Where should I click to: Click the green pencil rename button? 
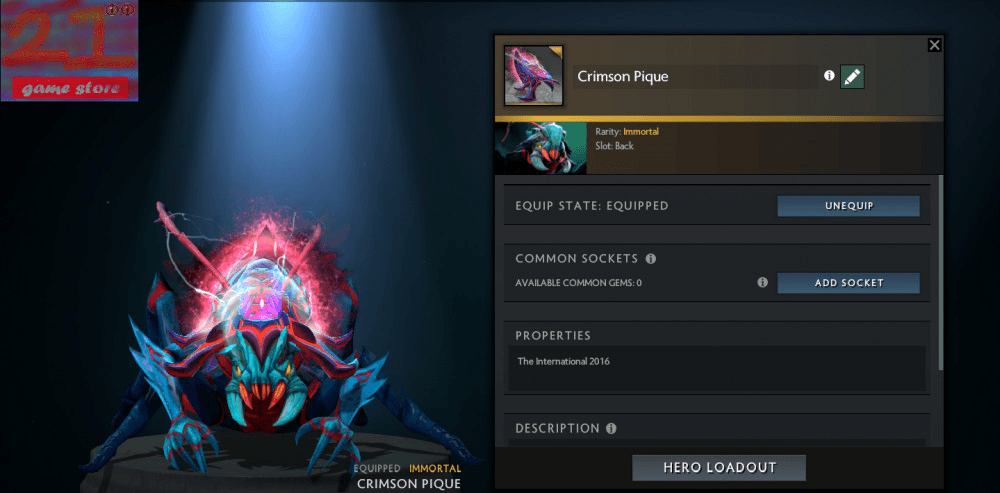tap(852, 76)
